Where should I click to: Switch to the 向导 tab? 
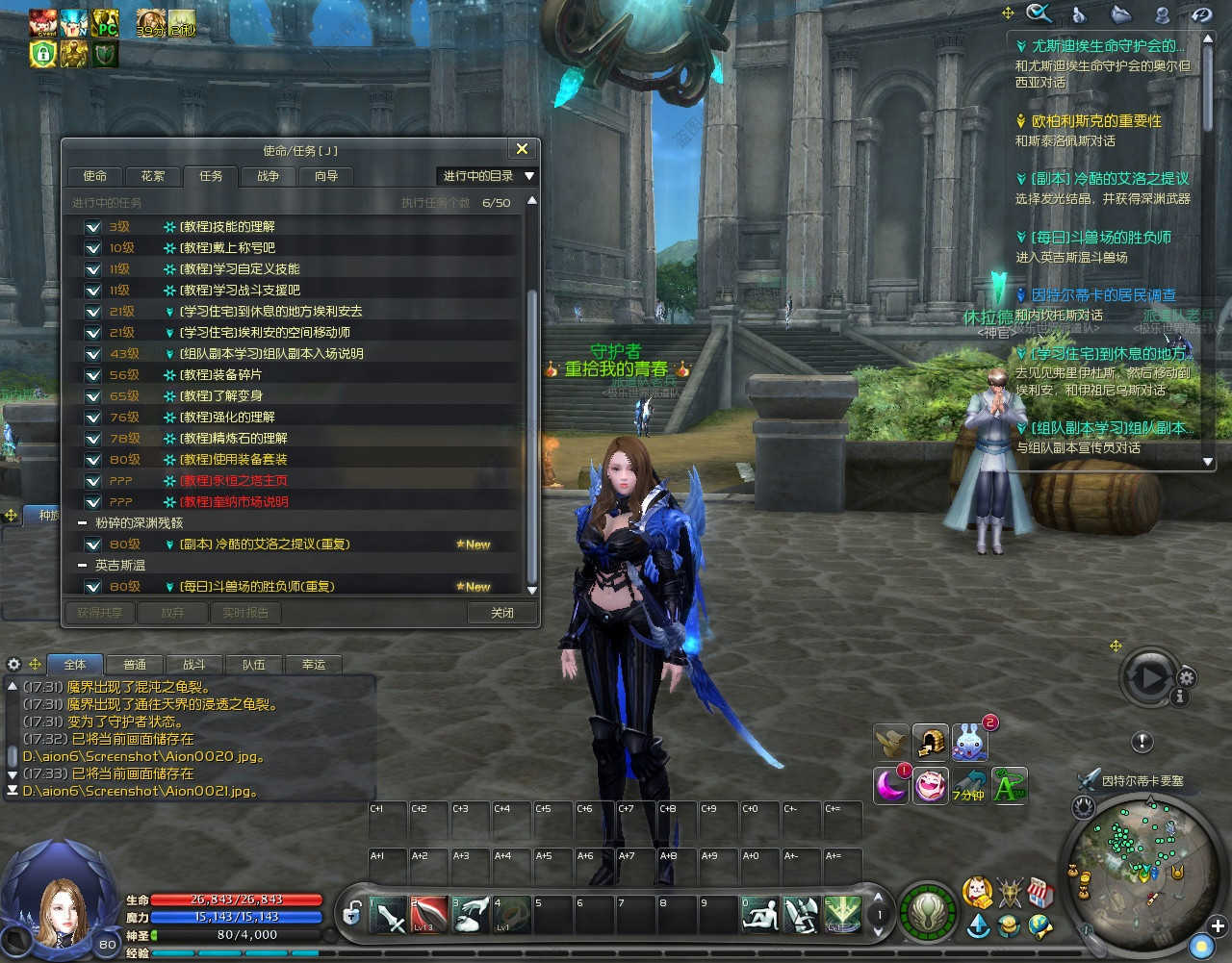coord(326,176)
